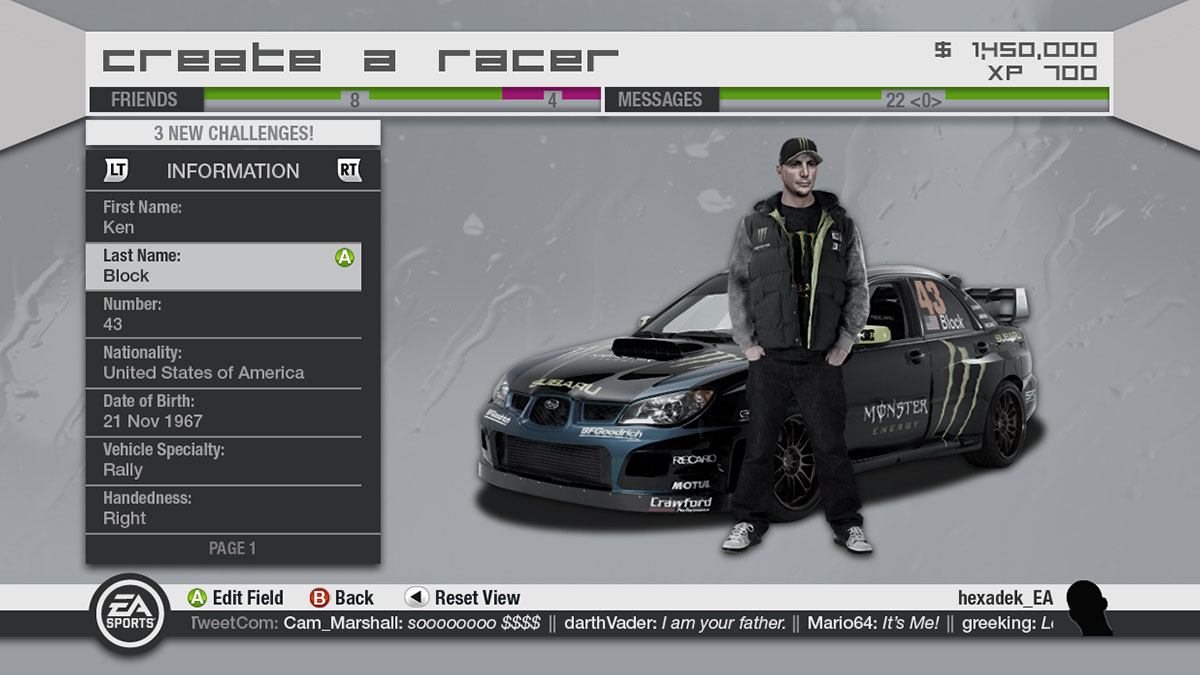Image resolution: width=1200 pixels, height=675 pixels.
Task: Choose the Number field showing 43
Action: pyautogui.click(x=232, y=314)
